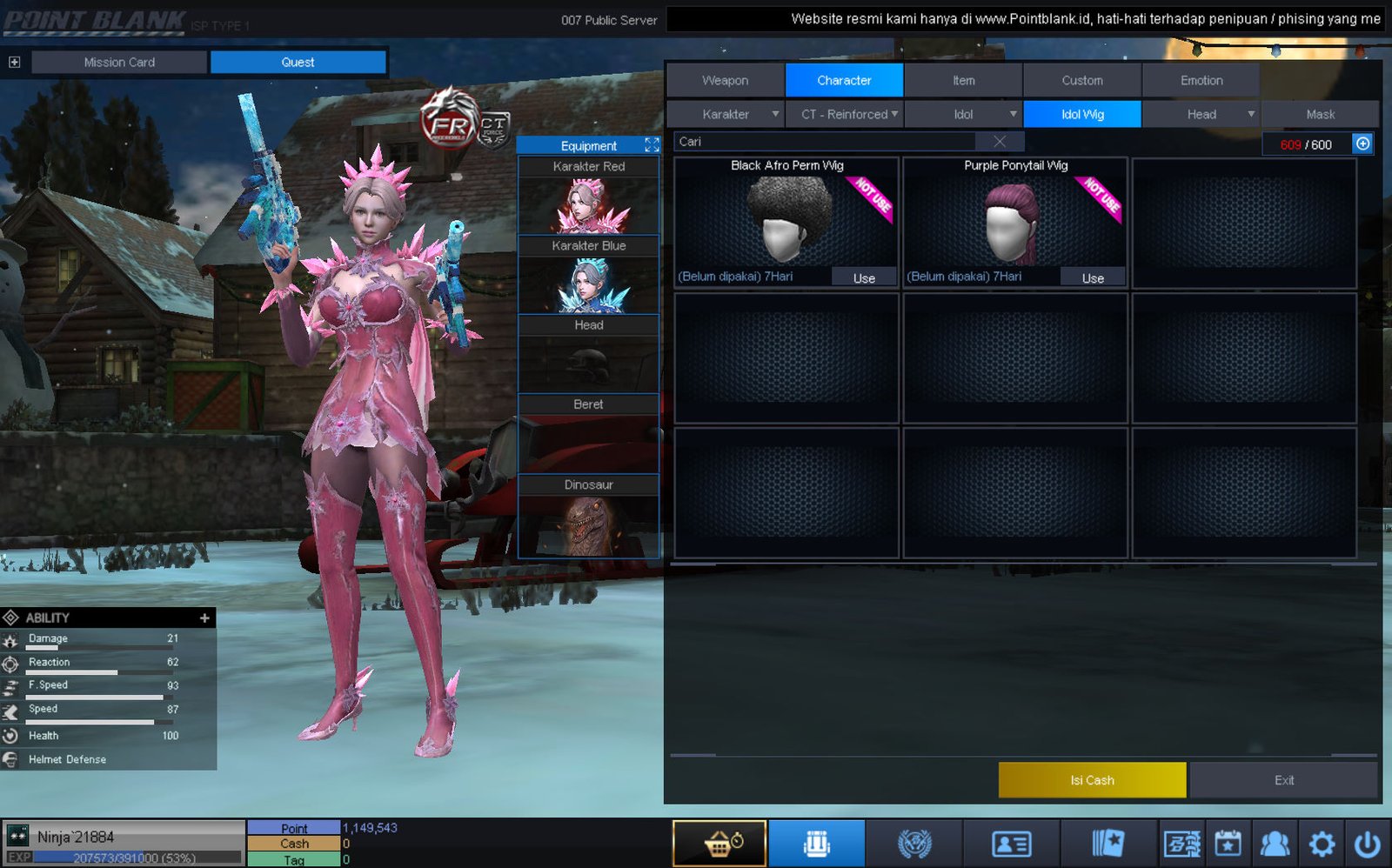Show the Emotion tab
Screen dimensions: 1392x868
(1201, 80)
